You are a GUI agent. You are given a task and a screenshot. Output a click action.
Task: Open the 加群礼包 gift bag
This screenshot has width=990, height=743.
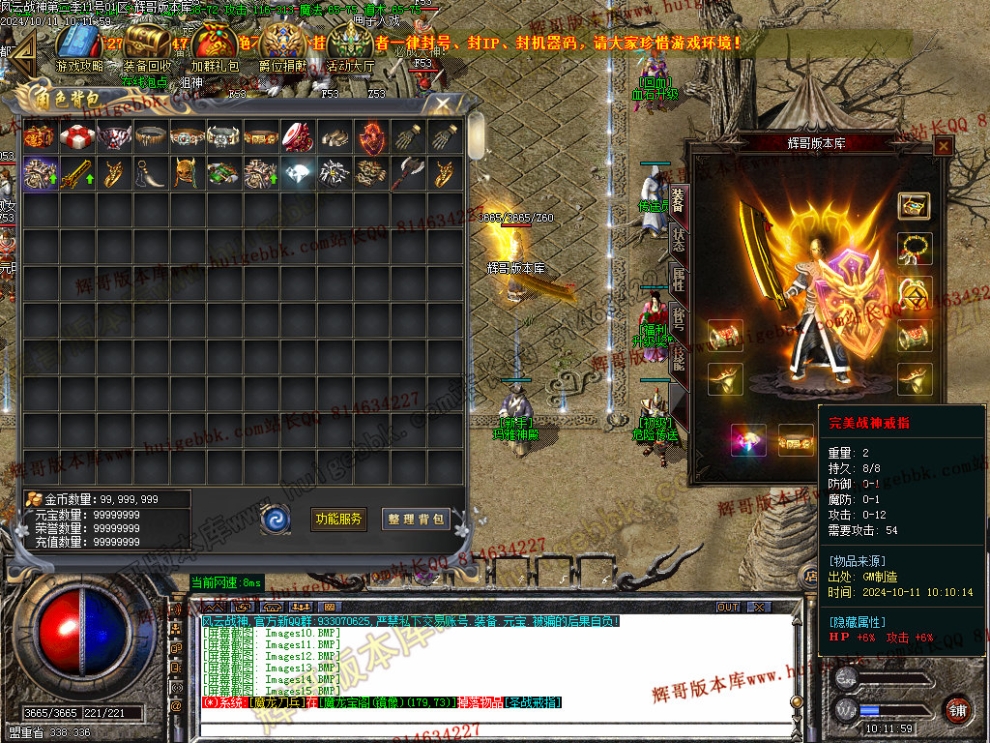click(214, 46)
